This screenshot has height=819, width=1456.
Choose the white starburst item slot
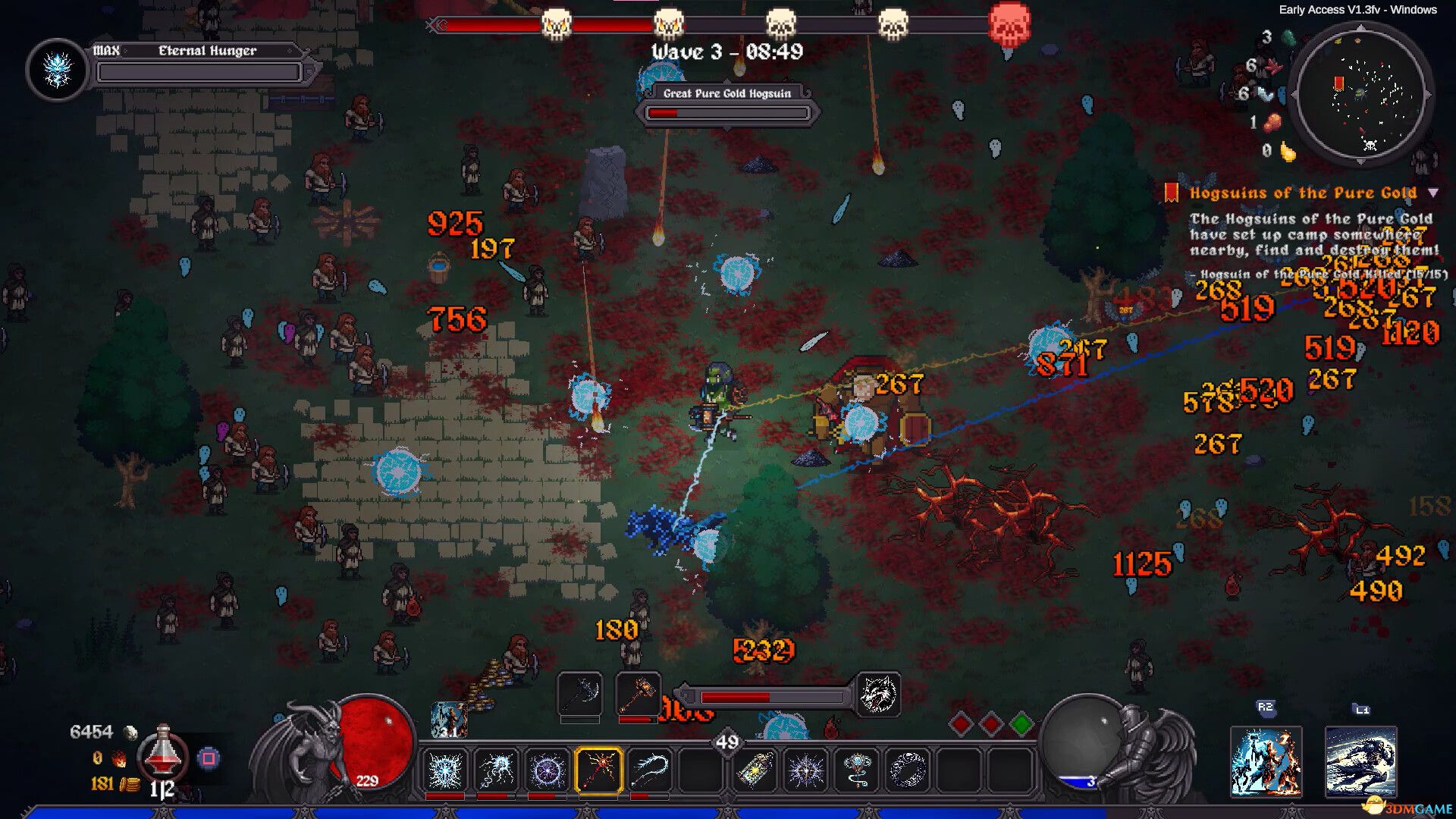805,770
